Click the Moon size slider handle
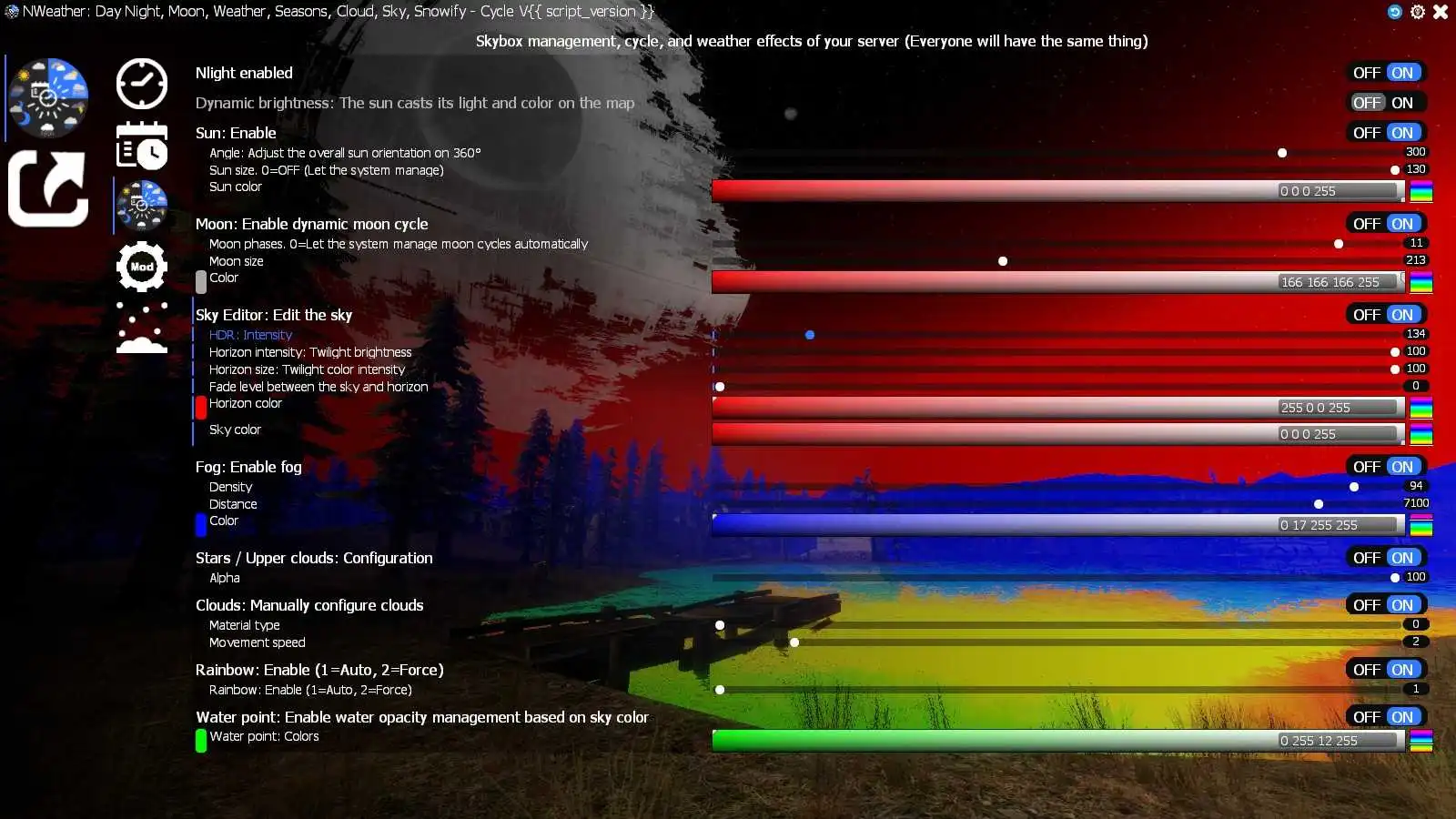This screenshot has height=819, width=1456. (x=1002, y=260)
